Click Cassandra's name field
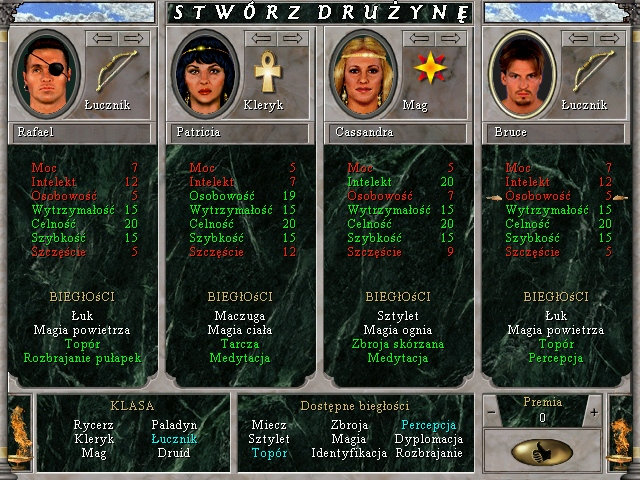 pyautogui.click(x=395, y=132)
